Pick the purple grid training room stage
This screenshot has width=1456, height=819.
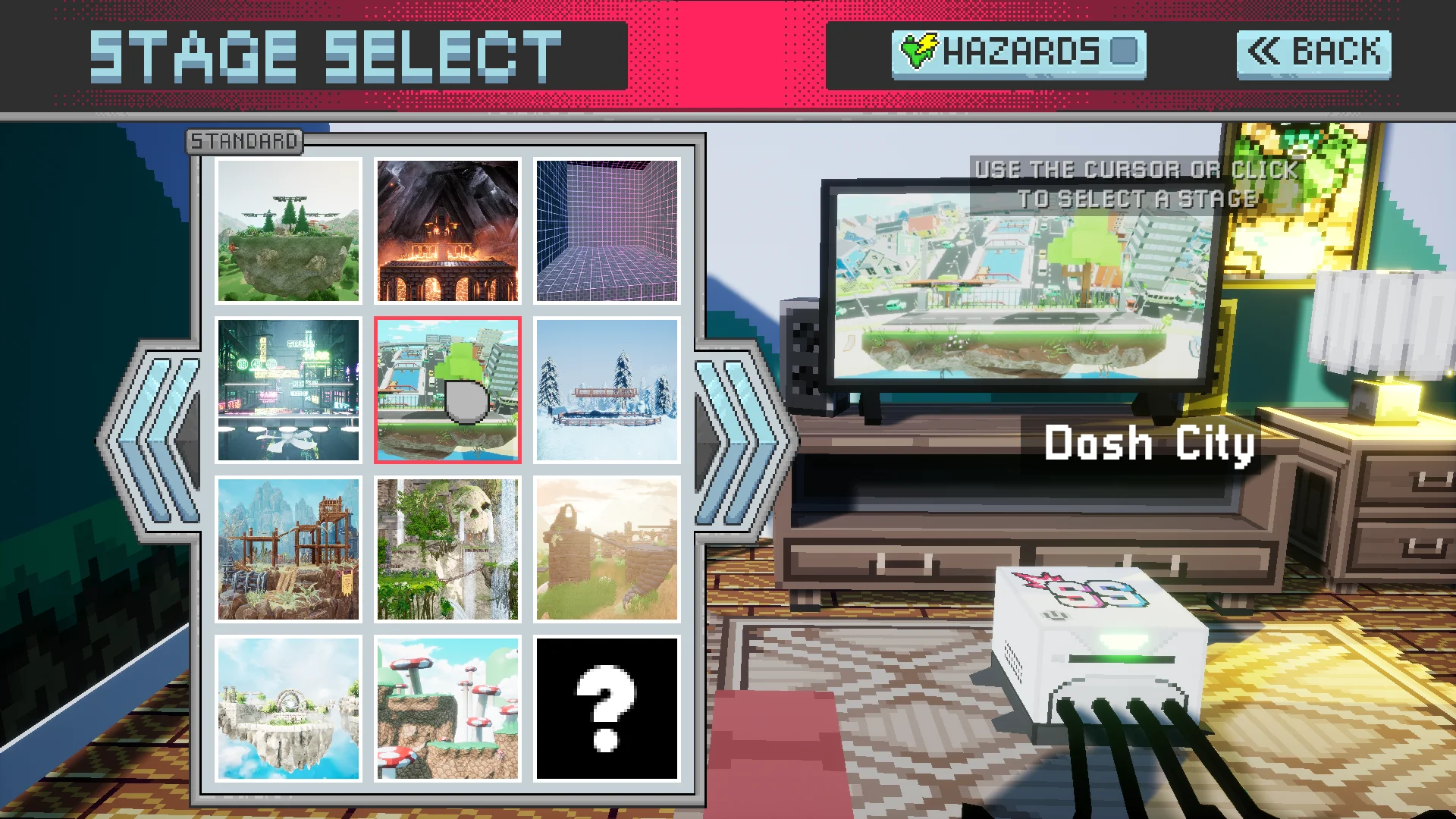coord(607,228)
